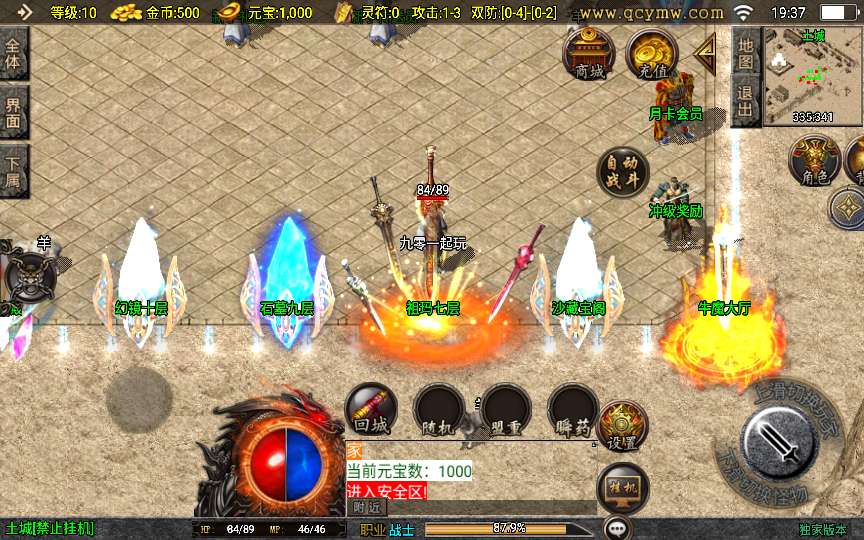Select the 随机 teleport slot

438,411
